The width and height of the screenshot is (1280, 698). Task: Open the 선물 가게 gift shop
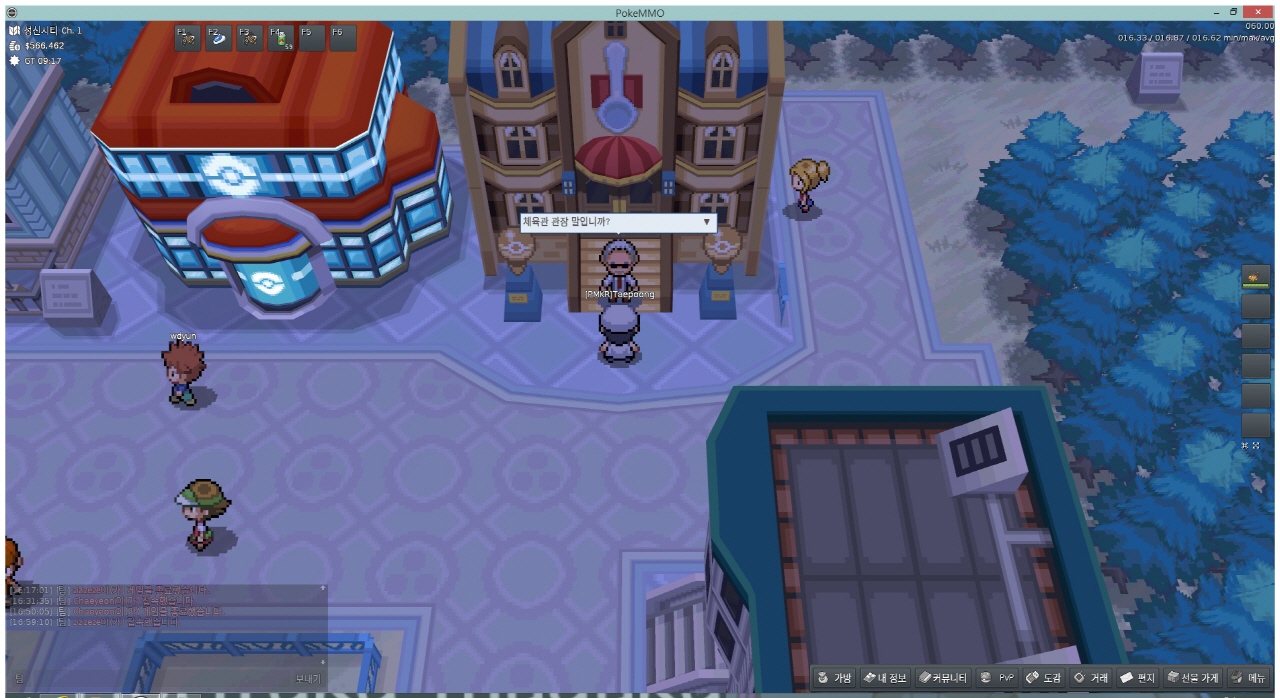tap(1193, 678)
